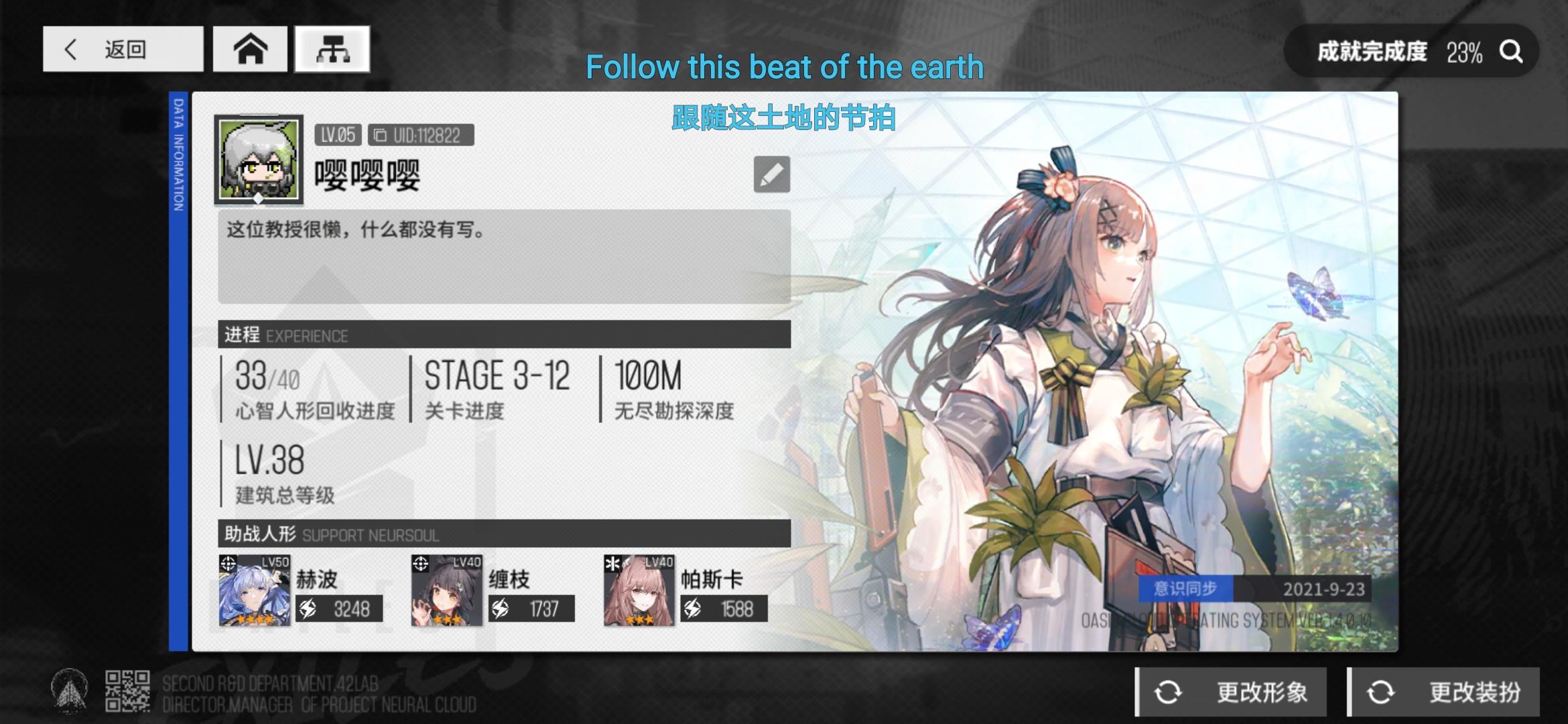
Task: Click the home icon in the top toolbar
Action: [x=251, y=50]
